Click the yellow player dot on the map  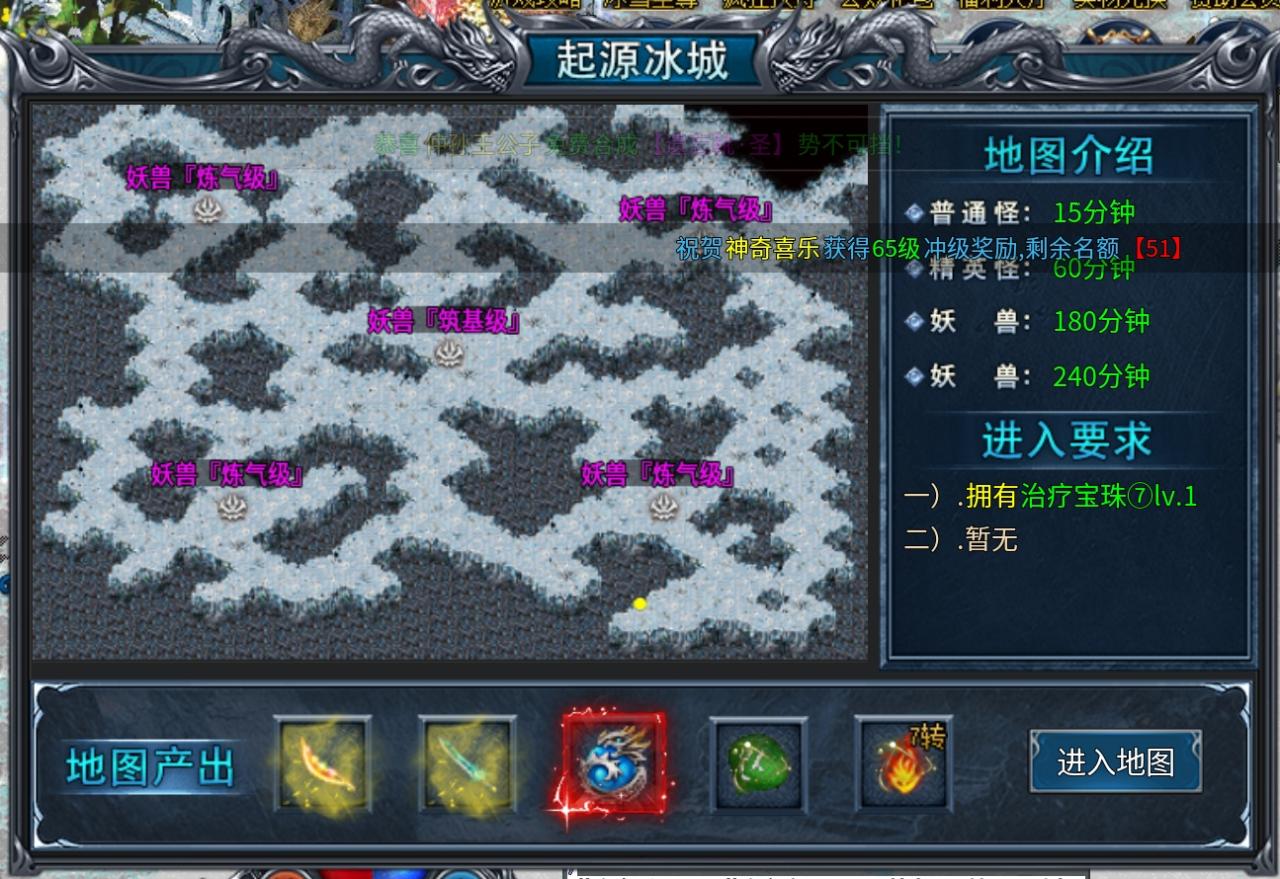pos(640,602)
